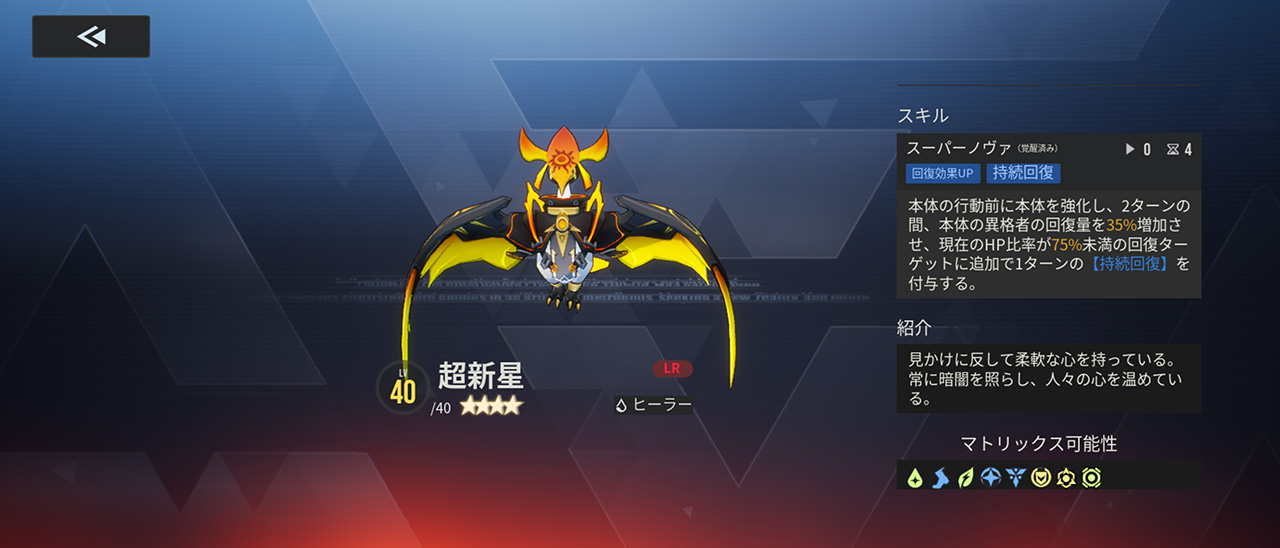Go back with the double-arrow button
The image size is (1280, 548).
coord(91,37)
